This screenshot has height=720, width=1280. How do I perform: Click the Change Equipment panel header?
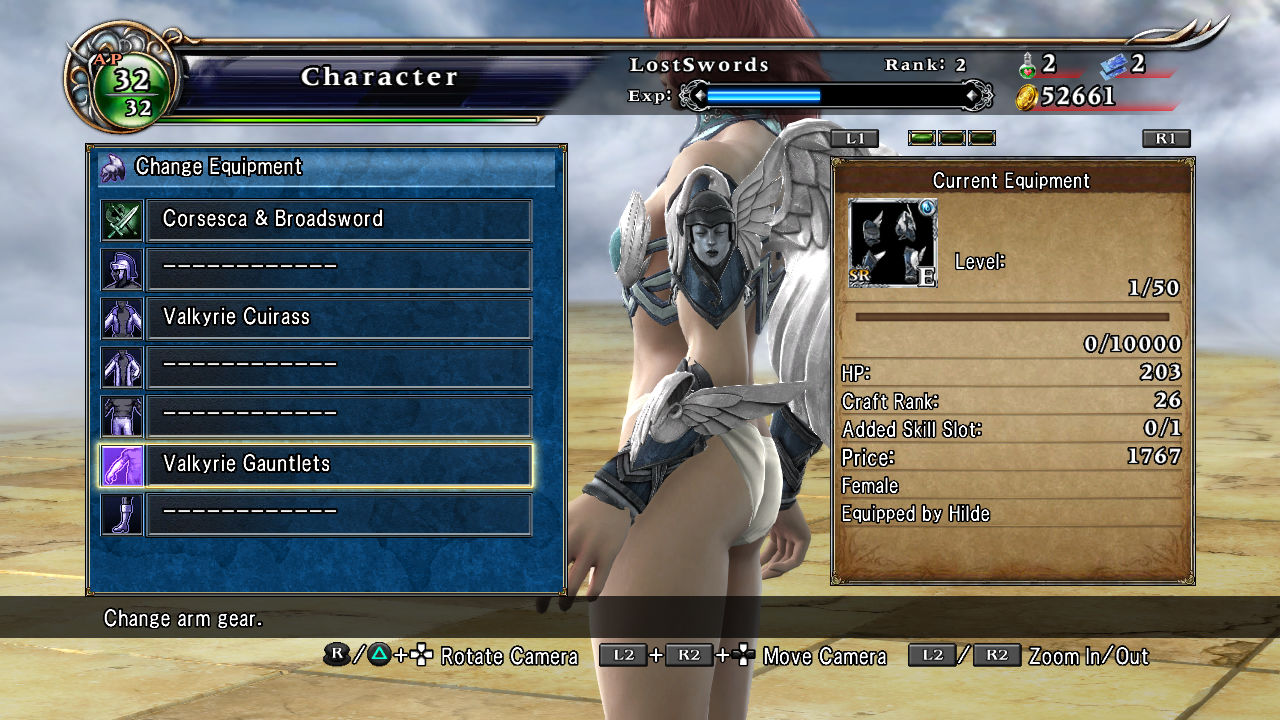pos(326,167)
